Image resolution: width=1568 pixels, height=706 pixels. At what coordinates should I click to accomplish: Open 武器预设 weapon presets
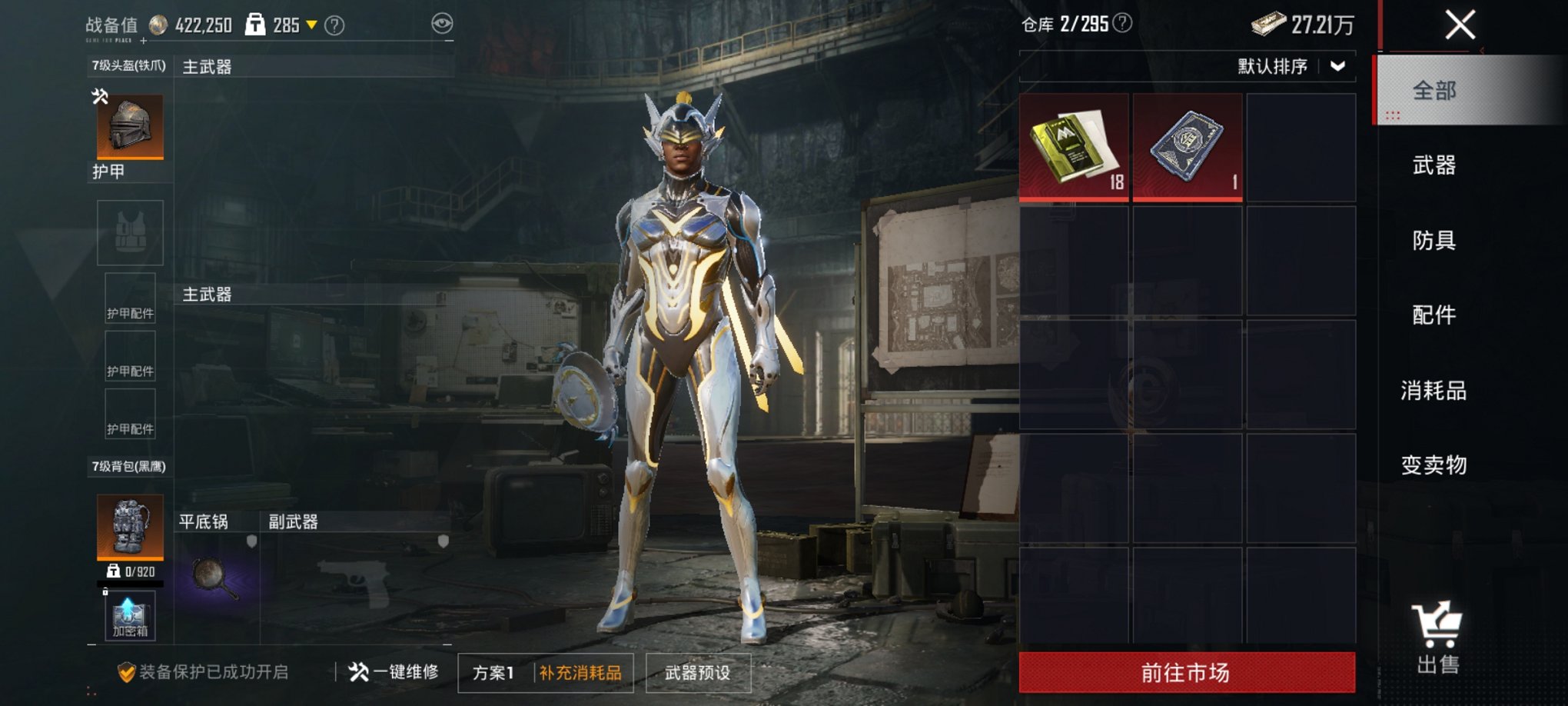(x=697, y=673)
